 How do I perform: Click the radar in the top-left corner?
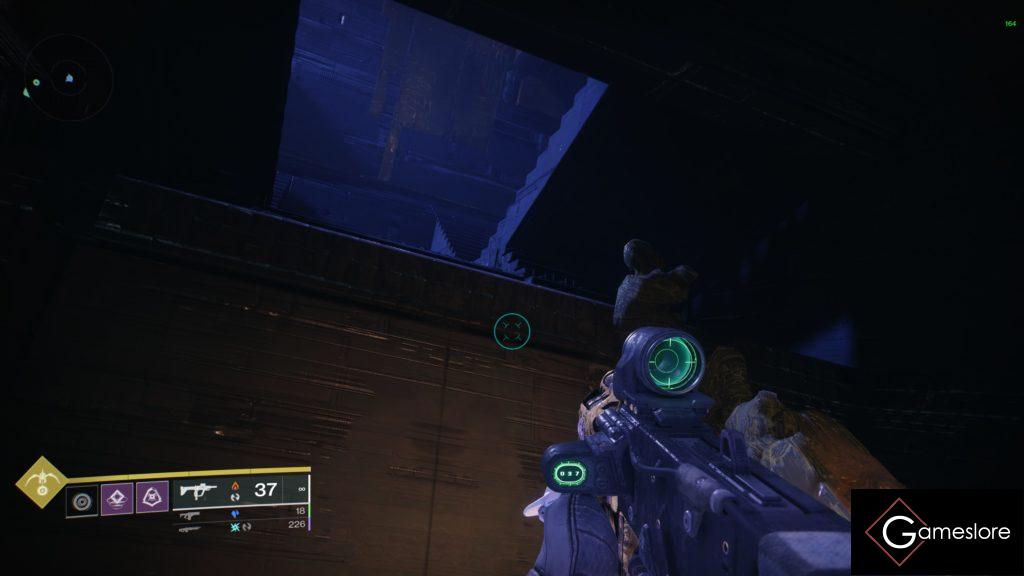pyautogui.click(x=67, y=77)
